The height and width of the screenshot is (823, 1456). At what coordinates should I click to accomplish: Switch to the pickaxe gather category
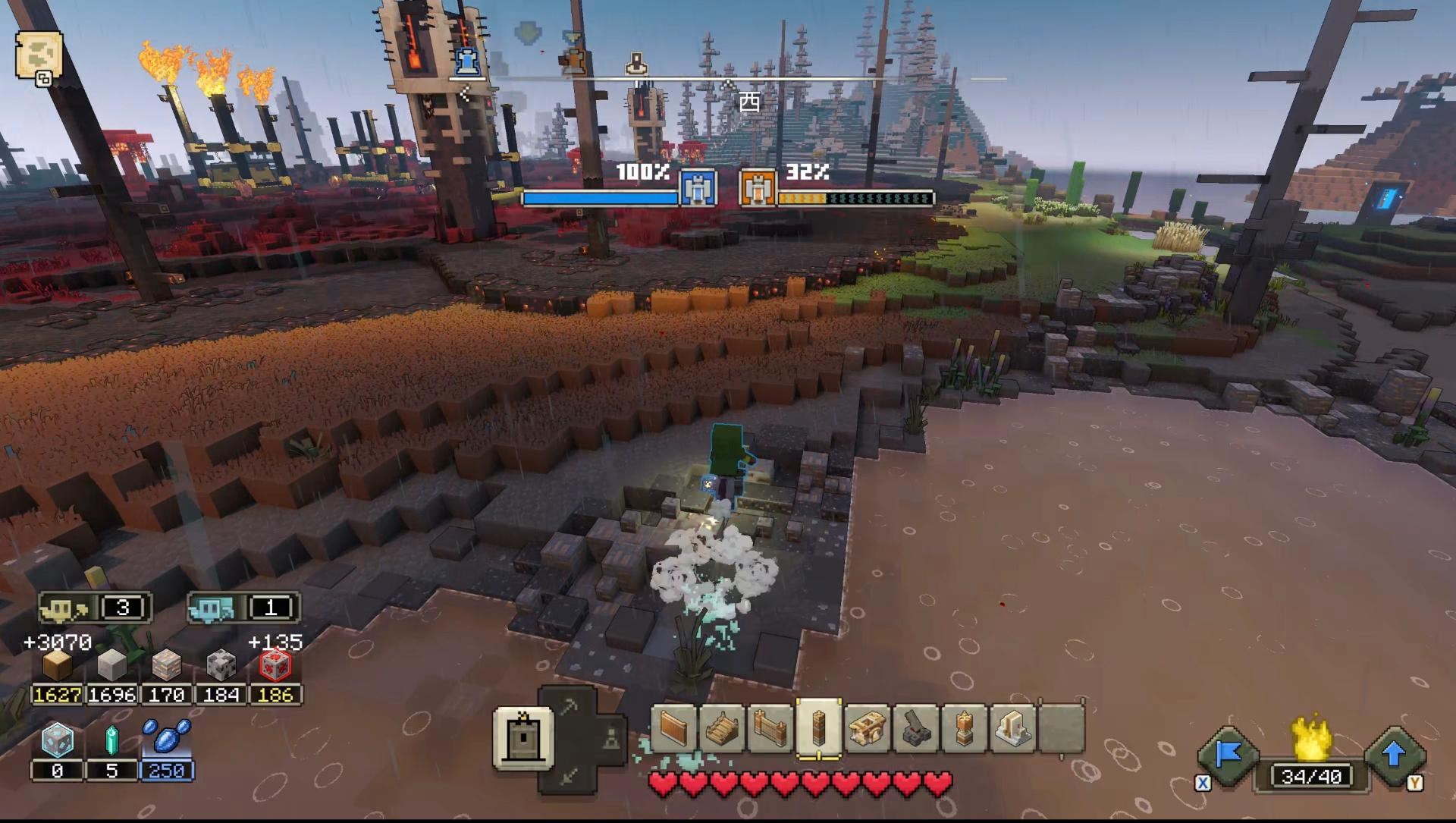[569, 707]
